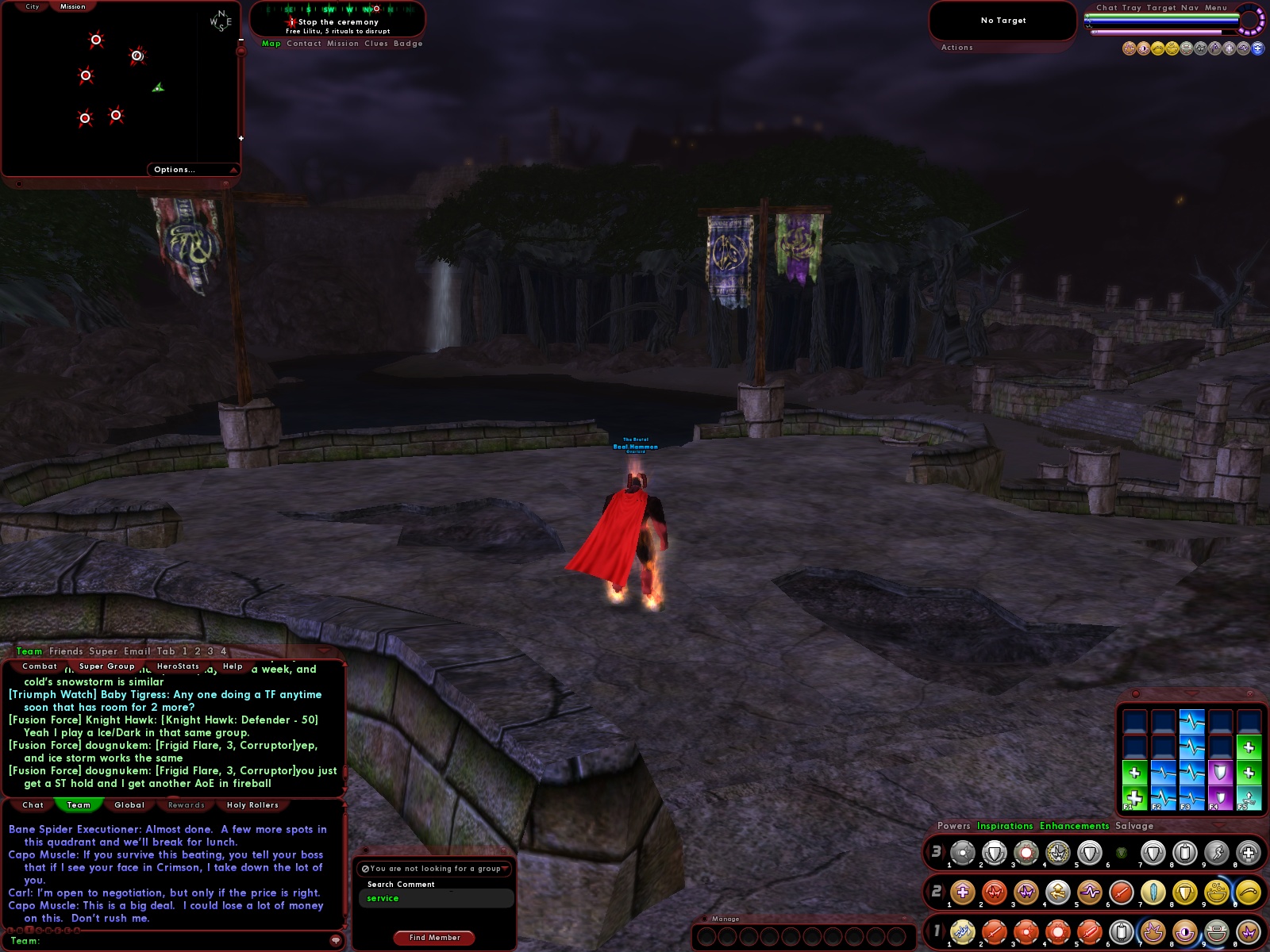Collapse the chat panel with its corner arrow
Screen dimensions: 1270x952
(x=324, y=651)
